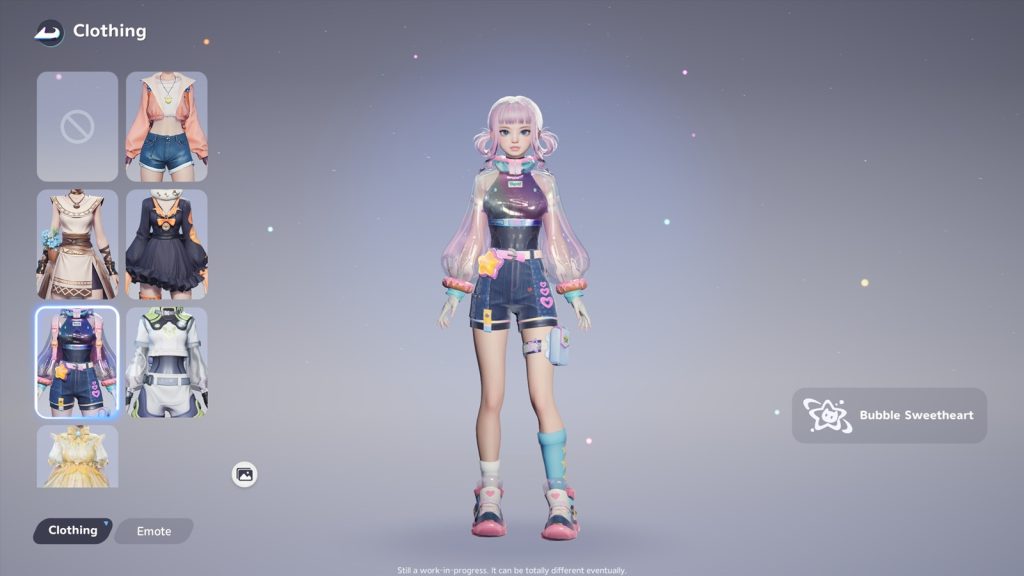Screen dimensions: 1024x576
Task: Click the Clothing header icon
Action: 48,32
